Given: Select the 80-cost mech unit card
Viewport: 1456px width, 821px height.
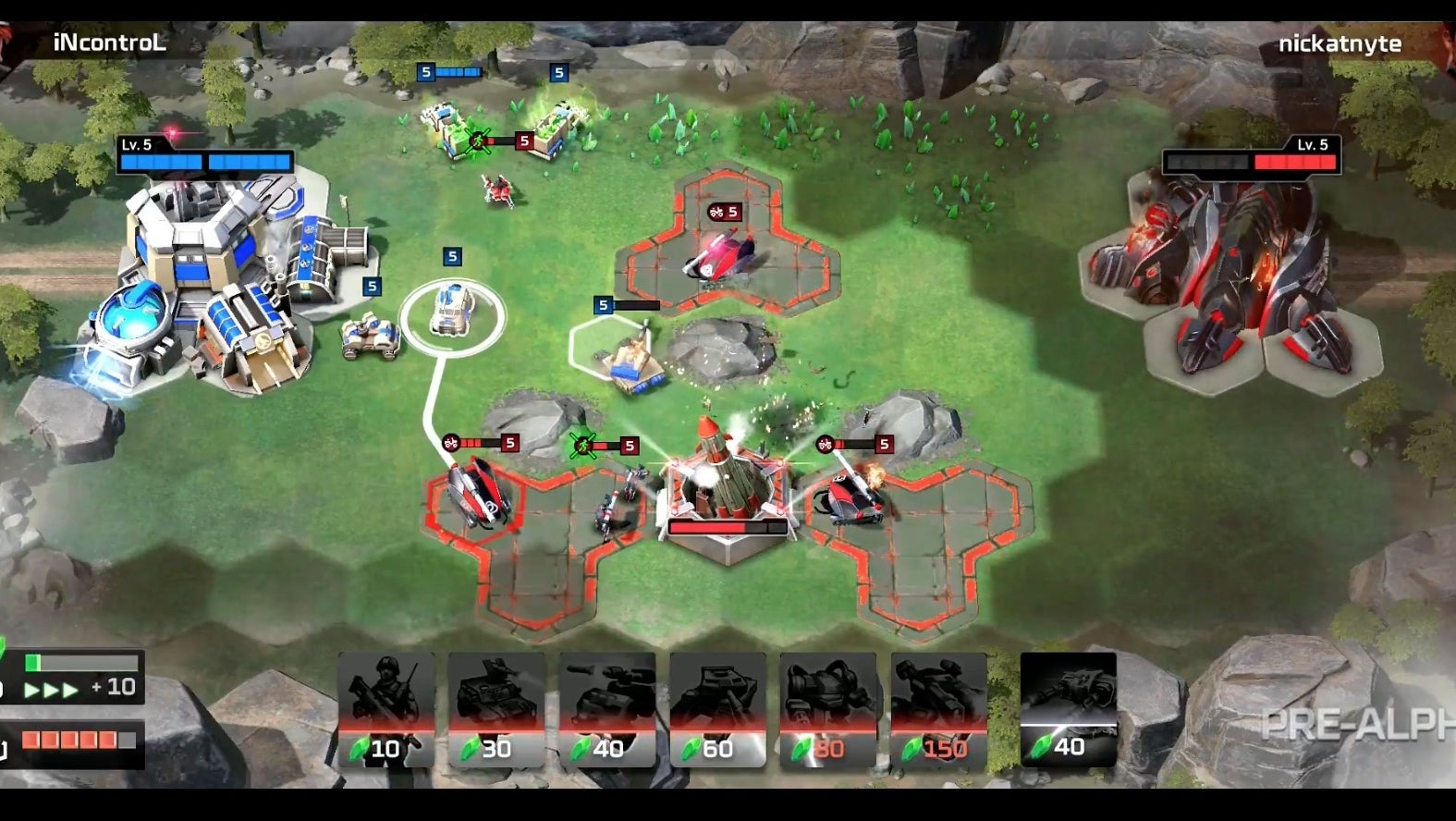Looking at the screenshot, I should point(829,707).
